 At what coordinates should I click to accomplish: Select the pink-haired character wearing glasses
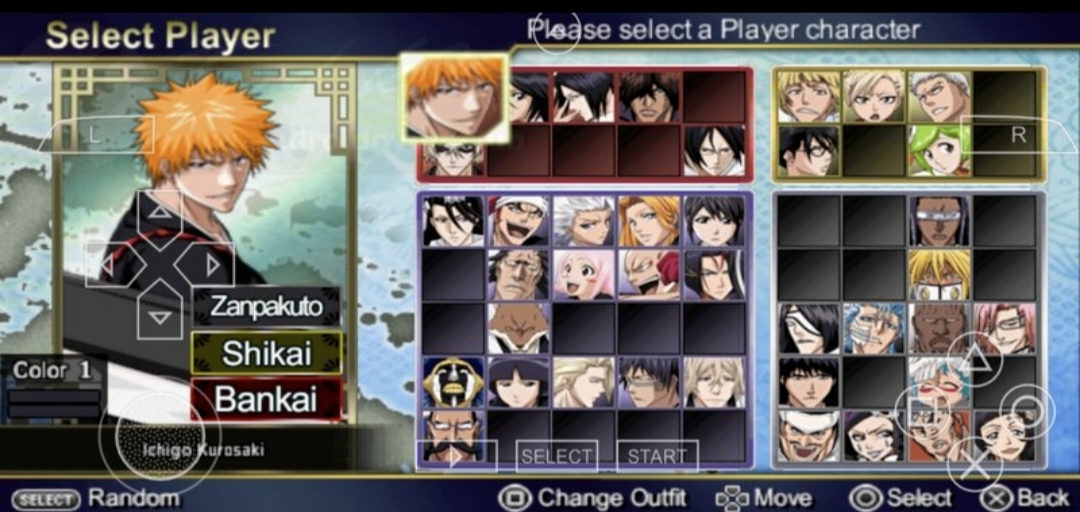[1004, 328]
